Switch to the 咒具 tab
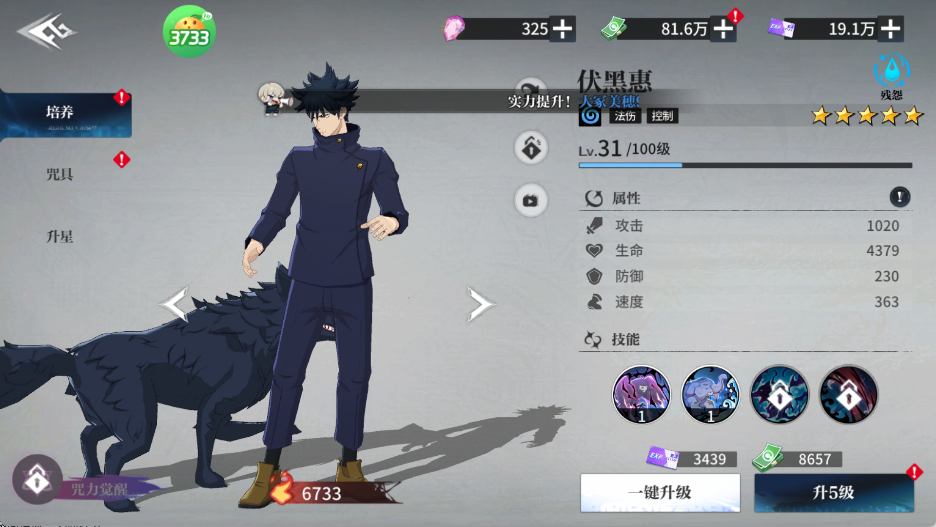The height and width of the screenshot is (527, 936). point(60,175)
